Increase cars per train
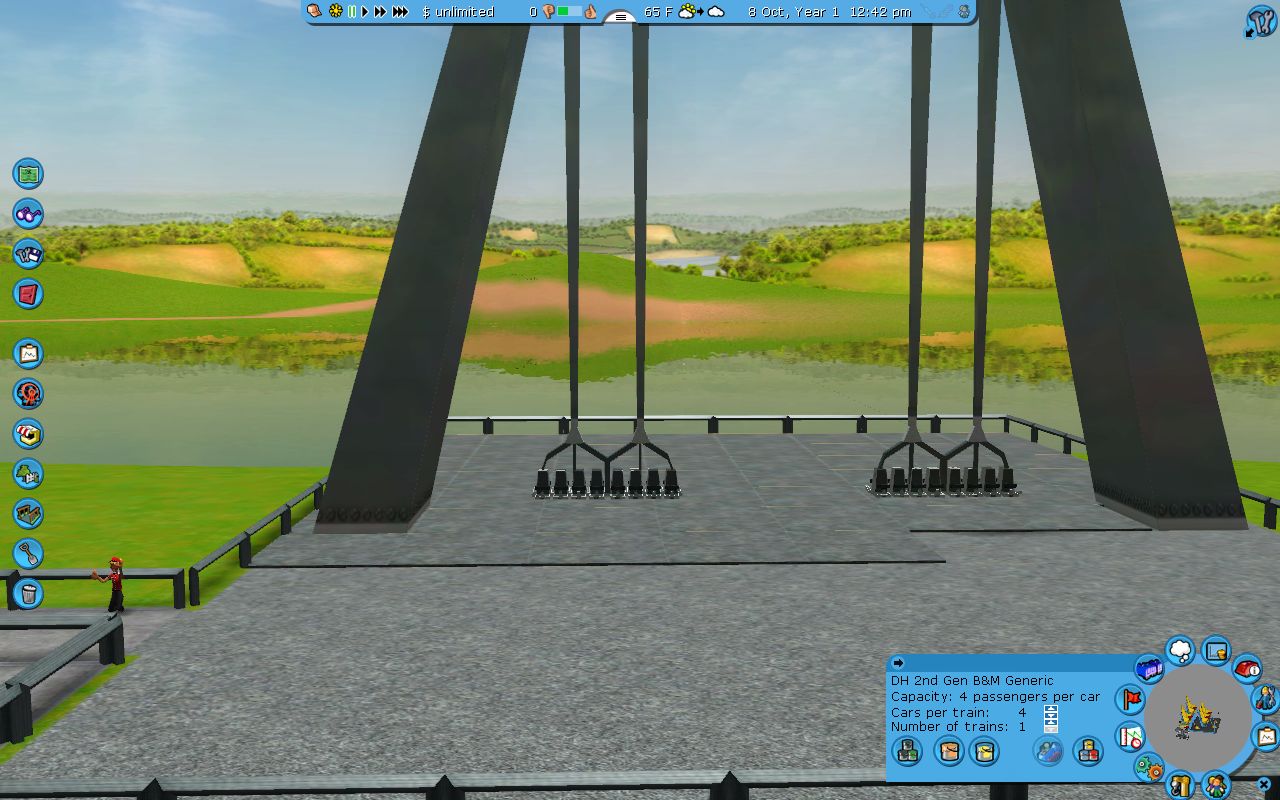This screenshot has height=800, width=1280. [1051, 709]
